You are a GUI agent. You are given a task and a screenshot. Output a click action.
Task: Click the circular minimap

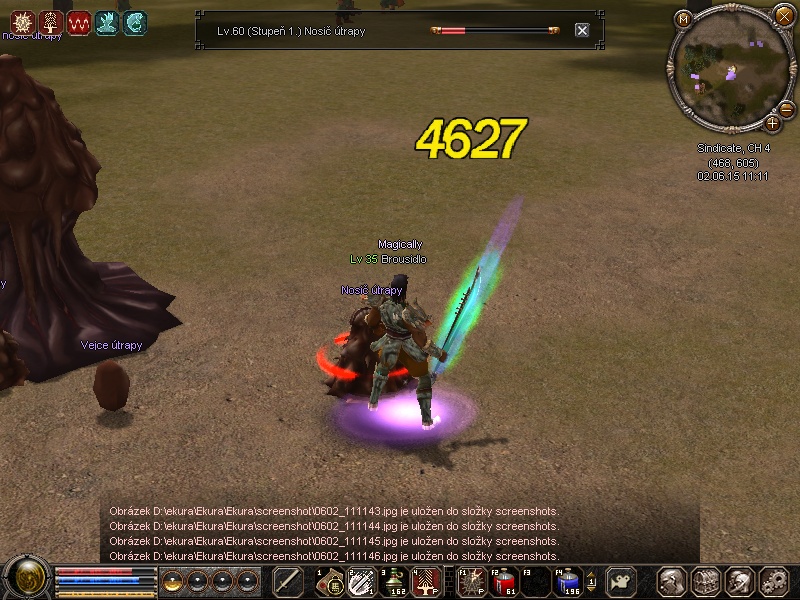(728, 70)
